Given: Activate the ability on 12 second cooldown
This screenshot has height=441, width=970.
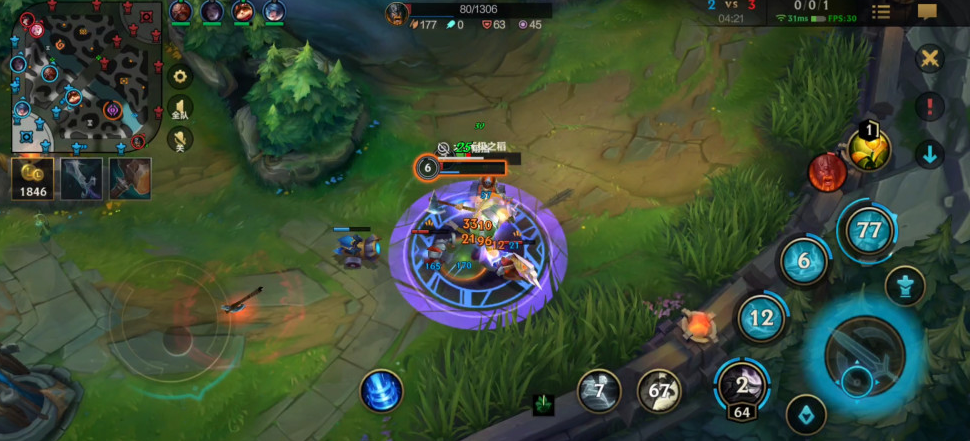Looking at the screenshot, I should click(762, 319).
